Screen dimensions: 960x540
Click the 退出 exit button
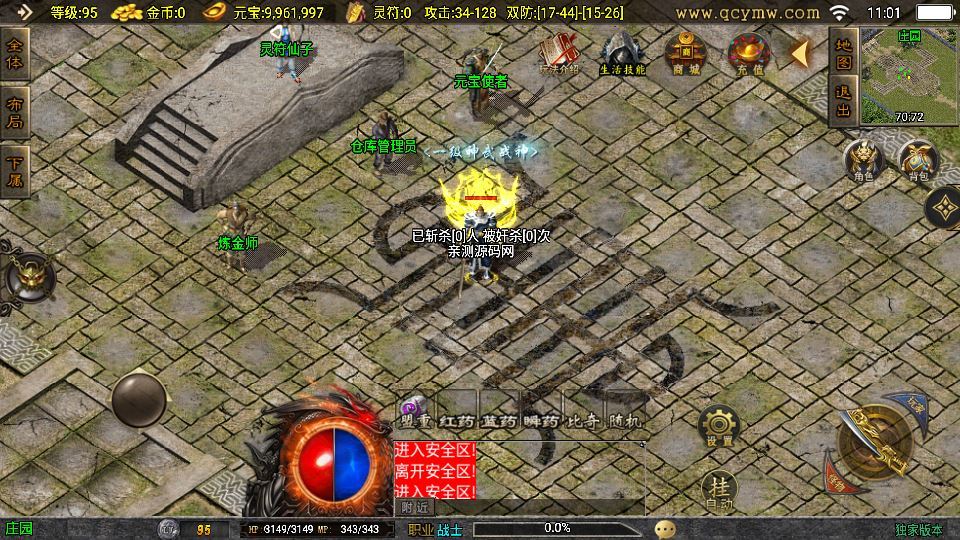click(843, 102)
